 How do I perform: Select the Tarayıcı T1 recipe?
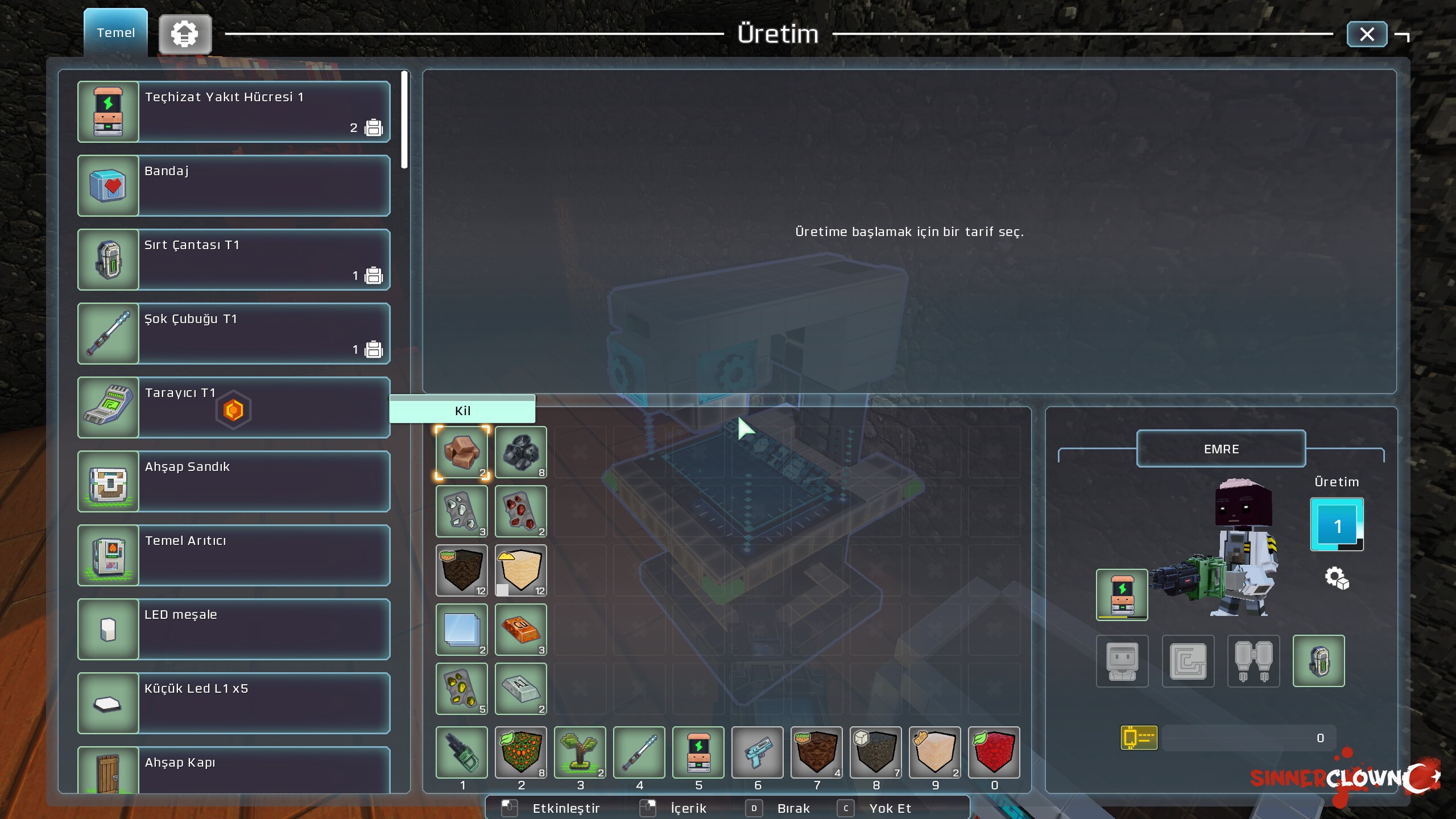coord(234,407)
